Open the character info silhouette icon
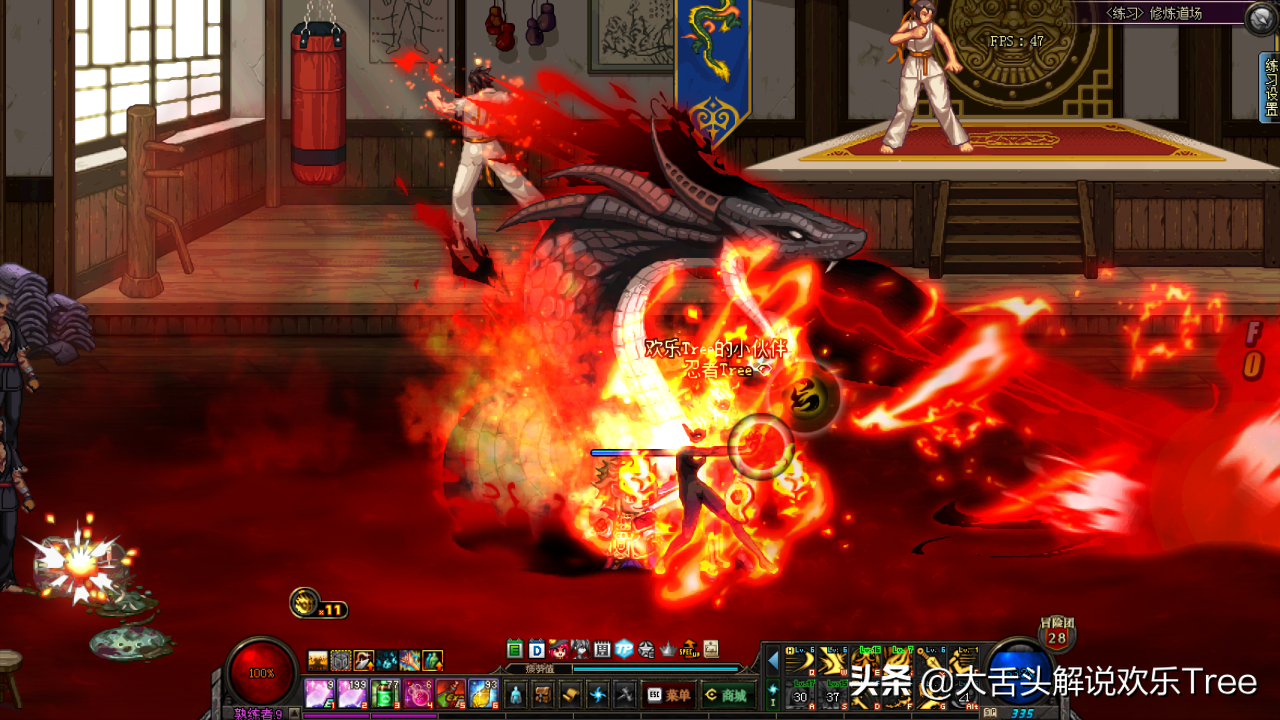 click(x=515, y=694)
